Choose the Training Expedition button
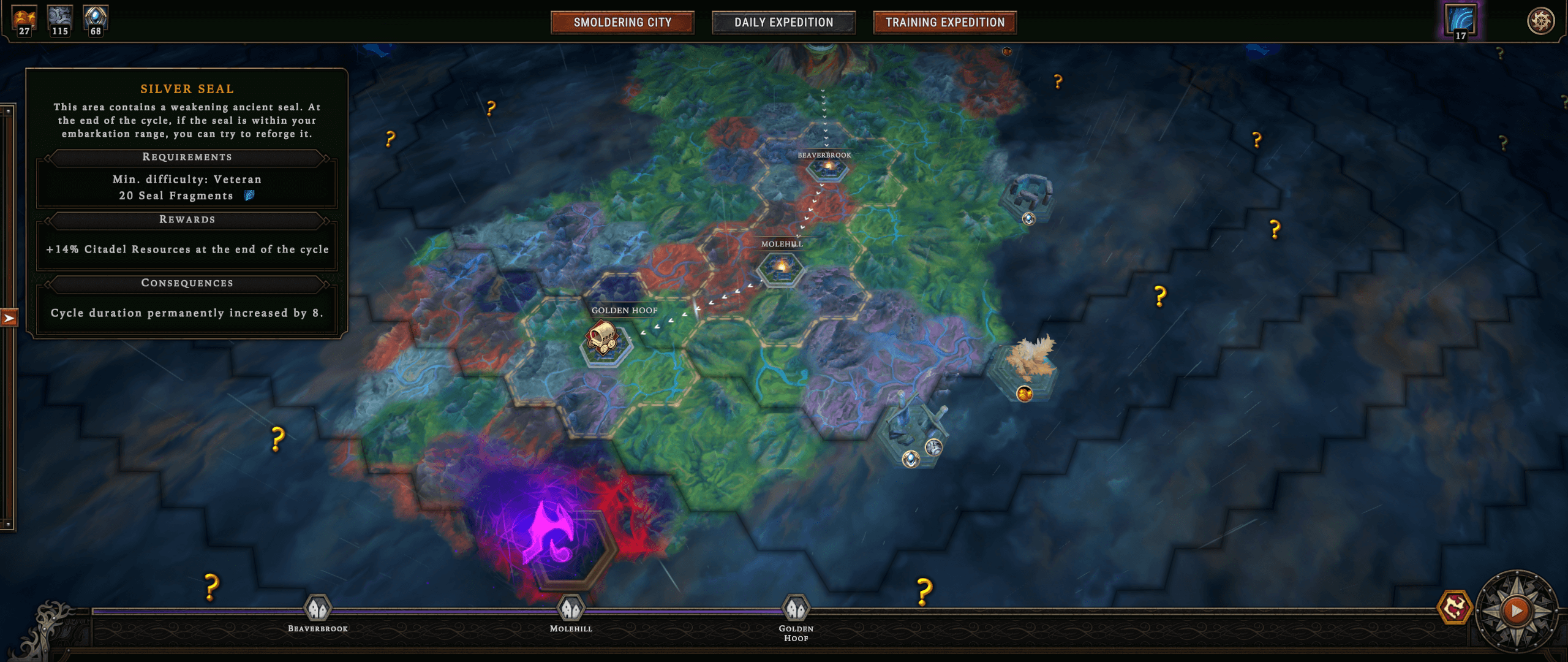 click(944, 23)
